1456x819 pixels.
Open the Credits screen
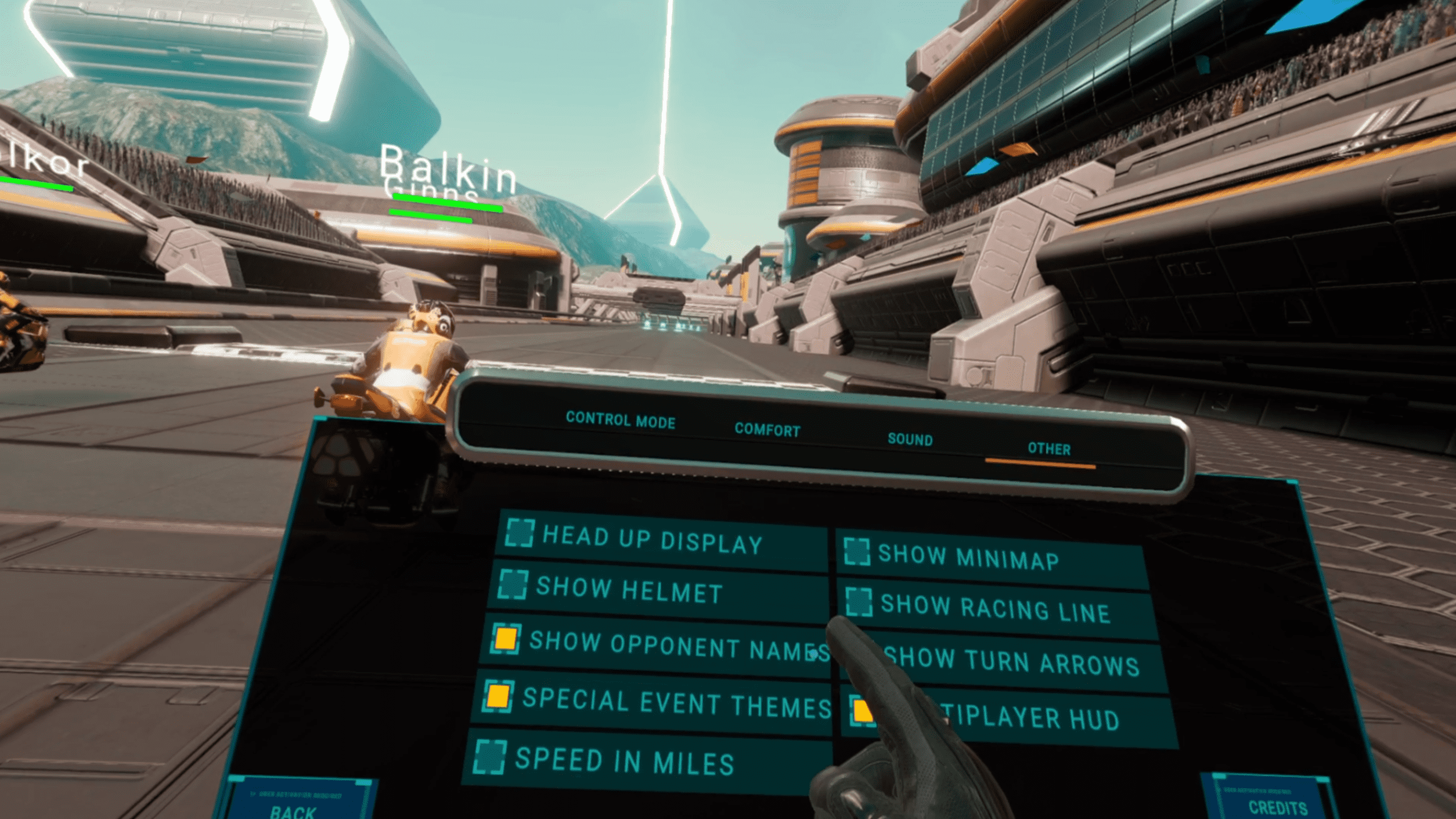pos(1277,807)
